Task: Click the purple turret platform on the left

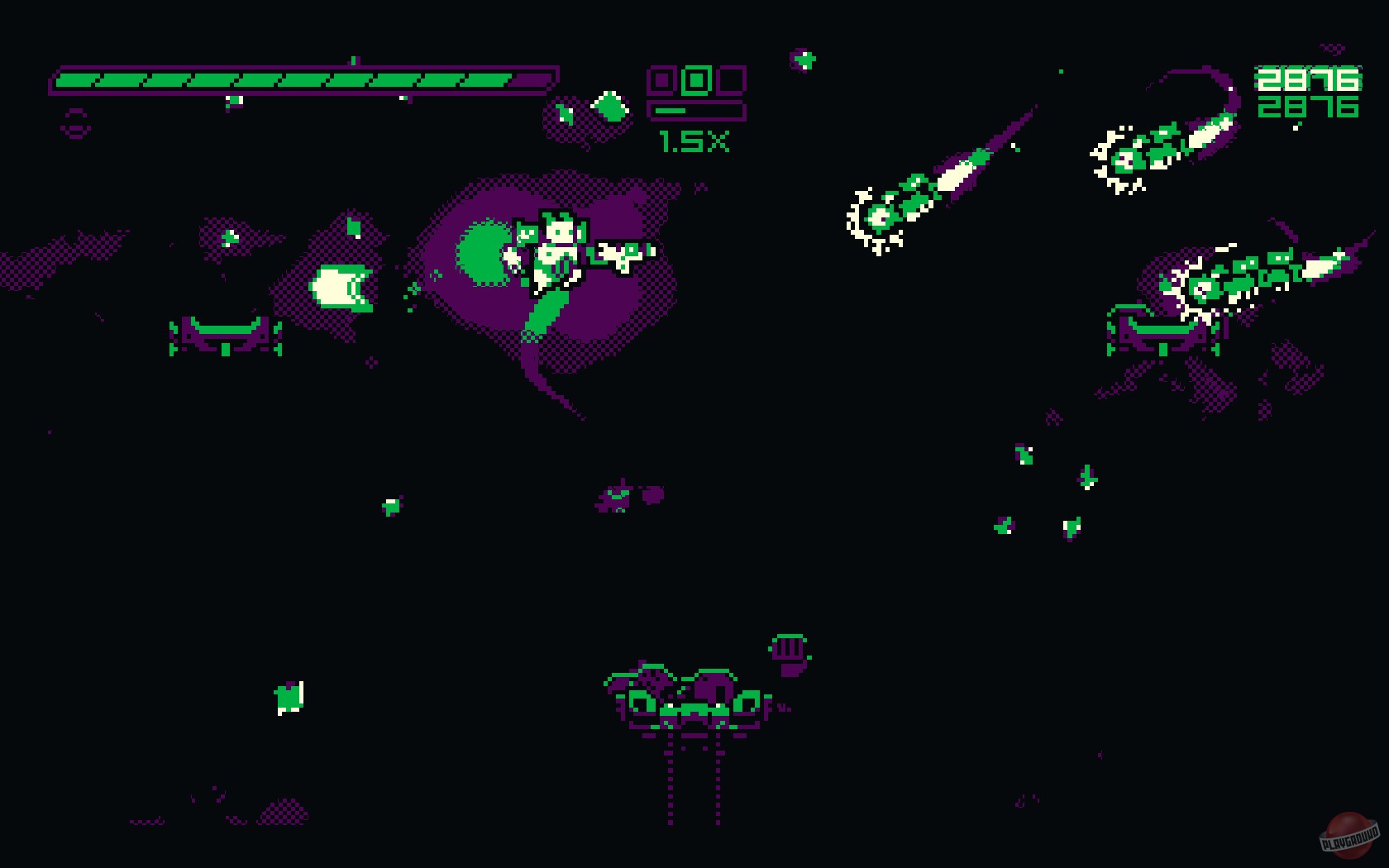Action: pyautogui.click(x=222, y=335)
